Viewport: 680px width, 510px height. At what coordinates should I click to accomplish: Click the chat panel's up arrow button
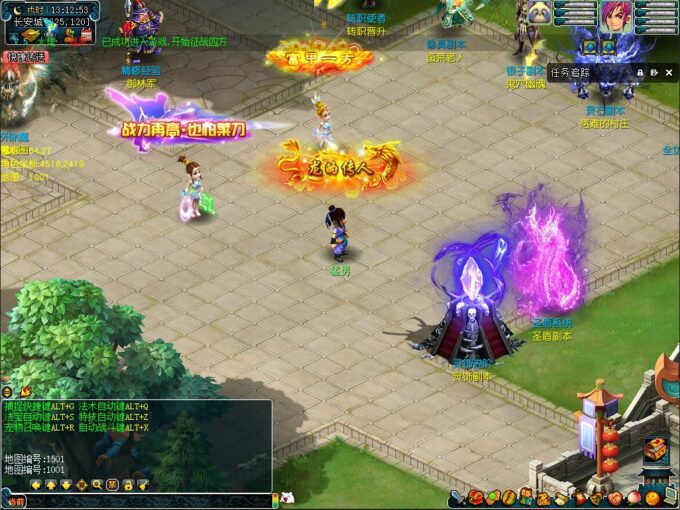[x=51, y=485]
